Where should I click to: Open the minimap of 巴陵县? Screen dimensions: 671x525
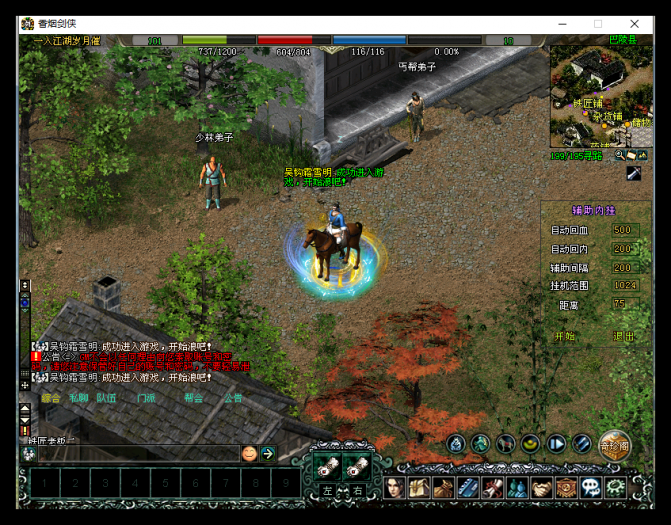click(598, 96)
